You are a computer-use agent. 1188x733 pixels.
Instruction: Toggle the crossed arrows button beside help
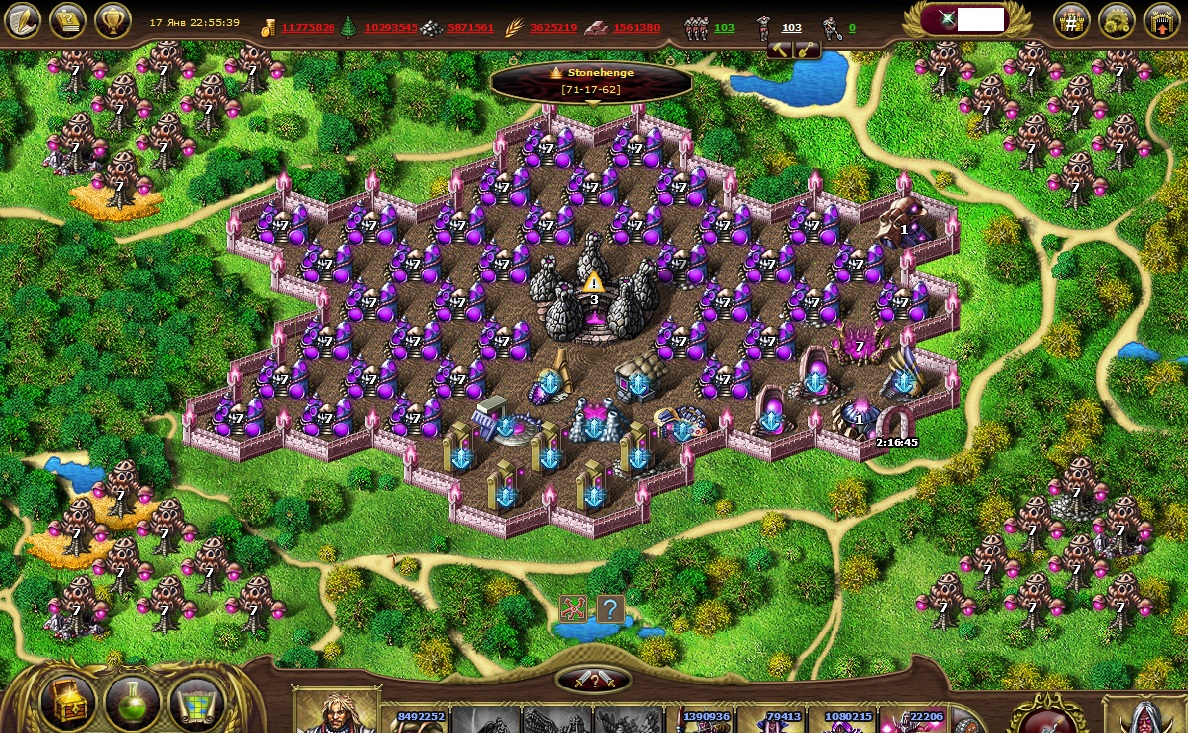click(x=574, y=608)
